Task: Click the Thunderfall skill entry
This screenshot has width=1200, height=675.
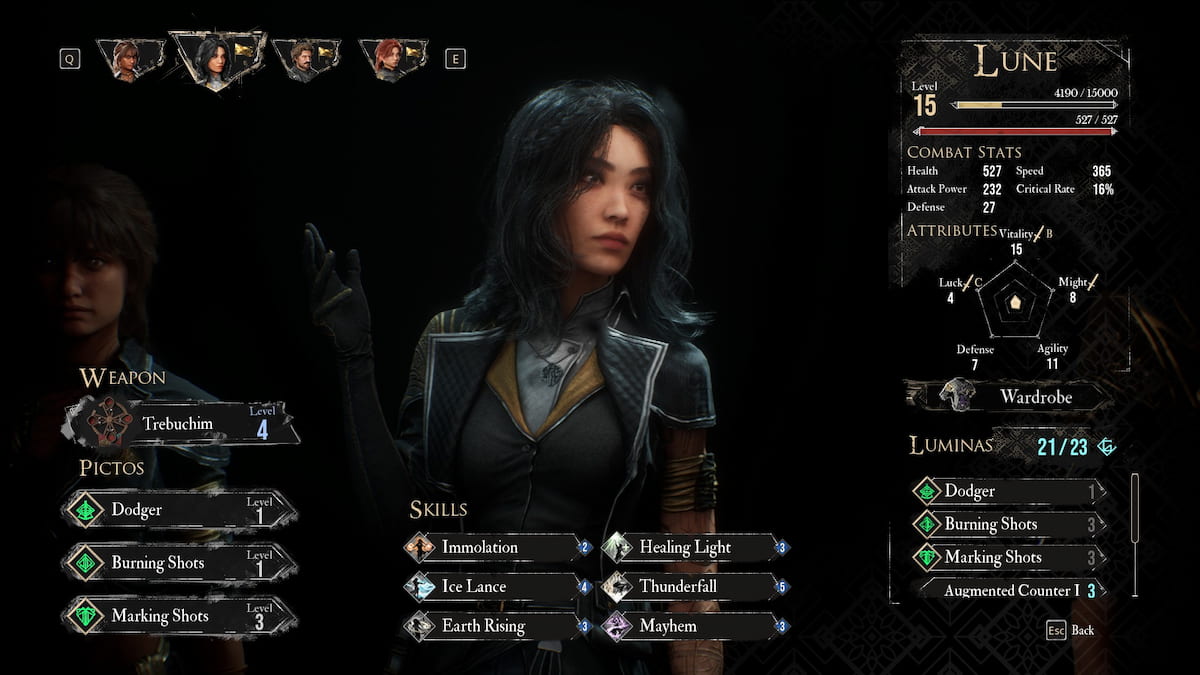Action: point(694,586)
